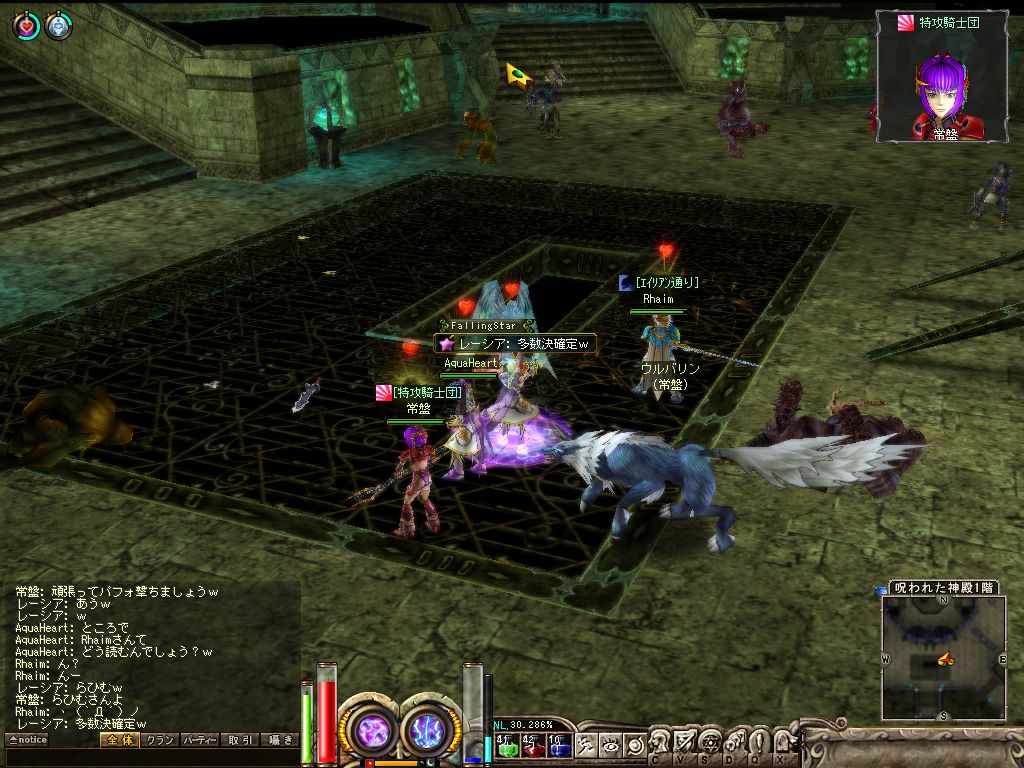Image resolution: width=1024 pixels, height=768 pixels.
Task: Use the red potion slot
Action: [532, 744]
